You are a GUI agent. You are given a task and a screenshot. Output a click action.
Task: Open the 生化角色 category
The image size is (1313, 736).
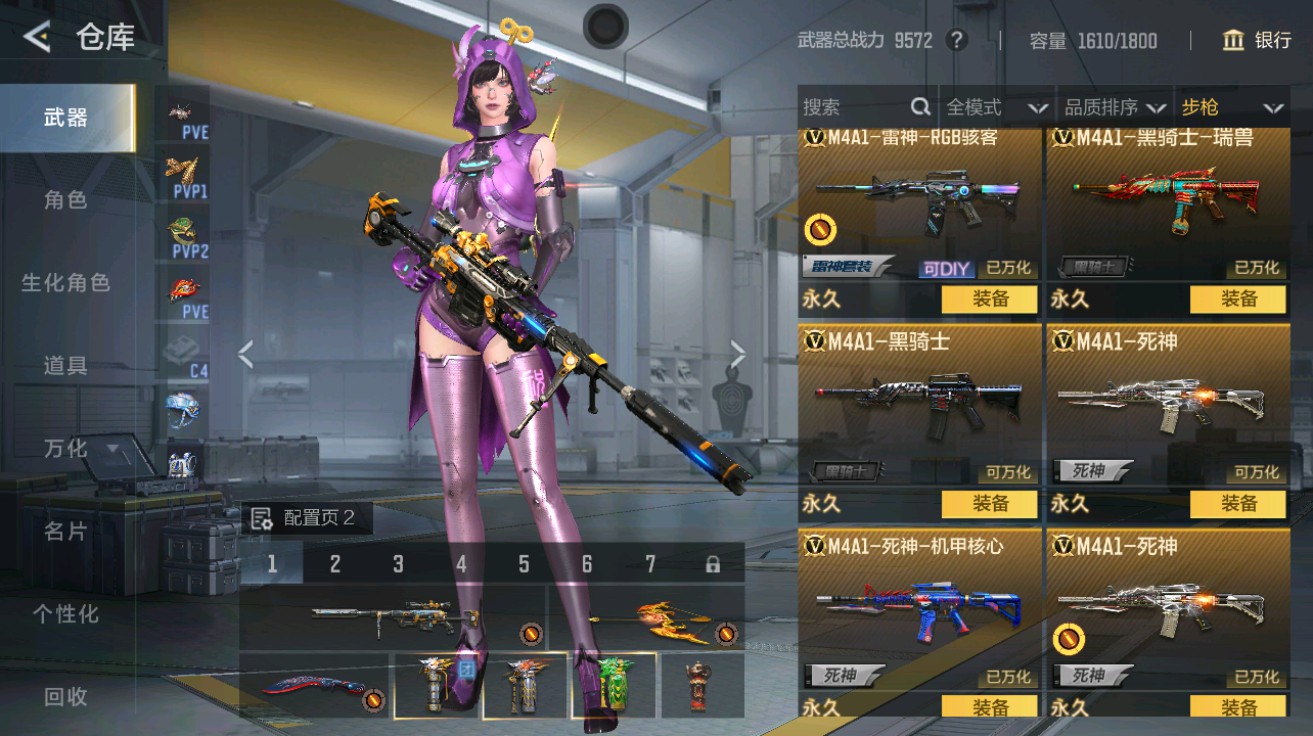click(66, 283)
